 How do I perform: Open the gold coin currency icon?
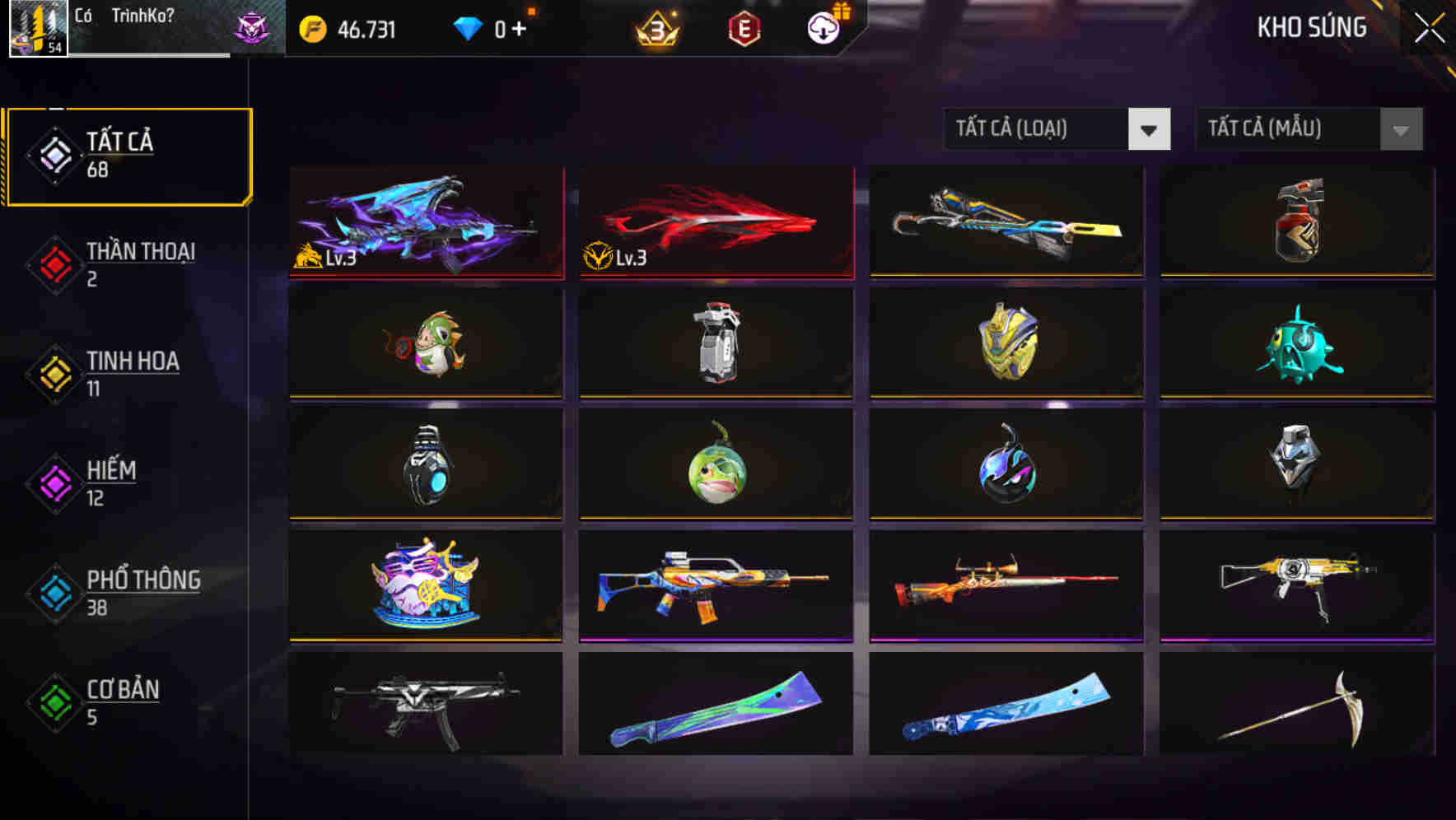point(312,29)
